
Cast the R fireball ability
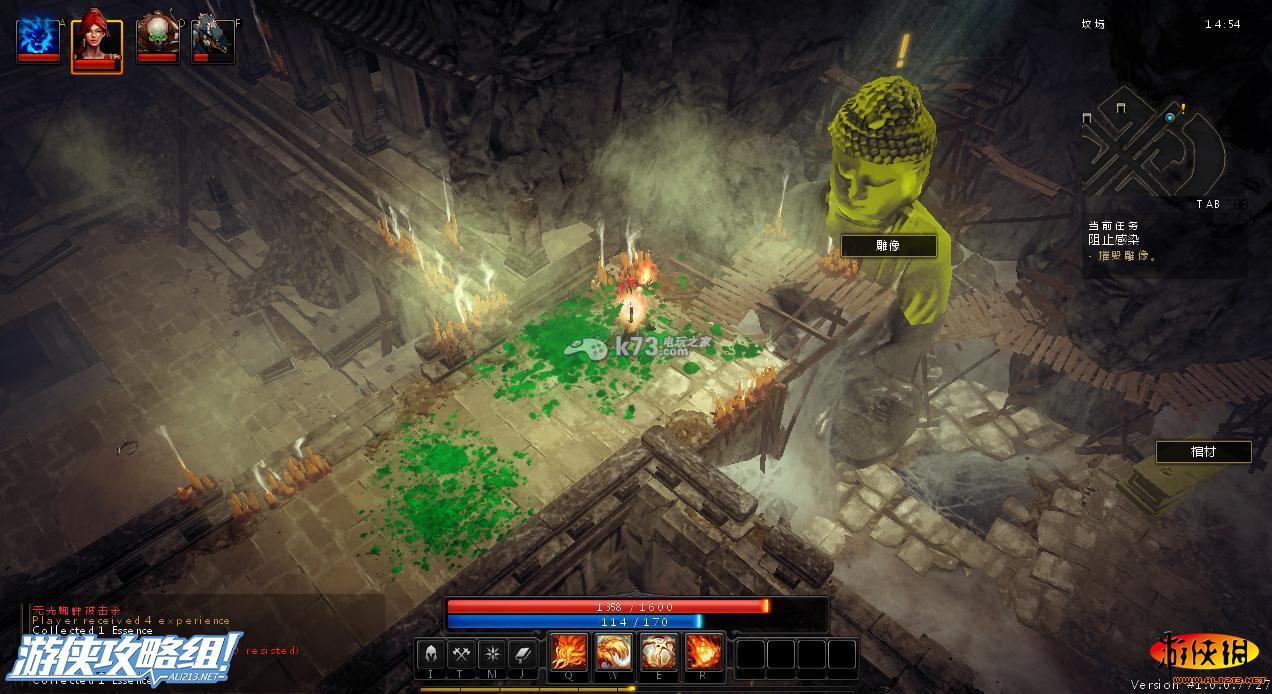pyautogui.click(x=704, y=654)
